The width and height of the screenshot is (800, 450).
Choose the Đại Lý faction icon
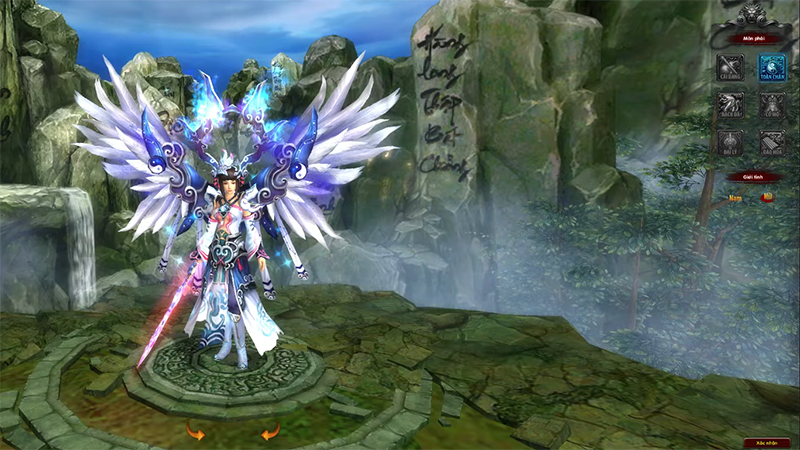[x=729, y=142]
